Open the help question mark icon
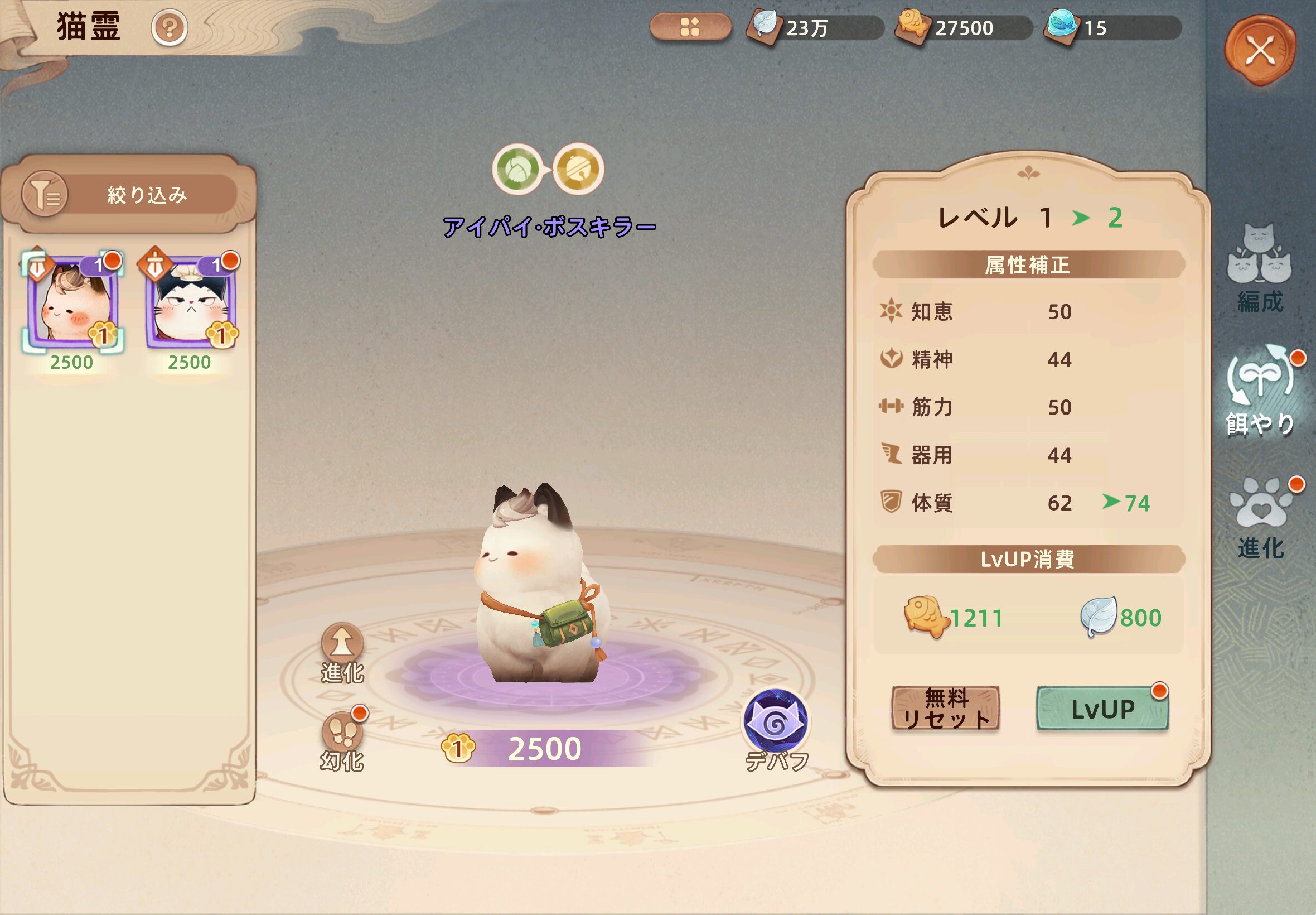 pos(169,27)
